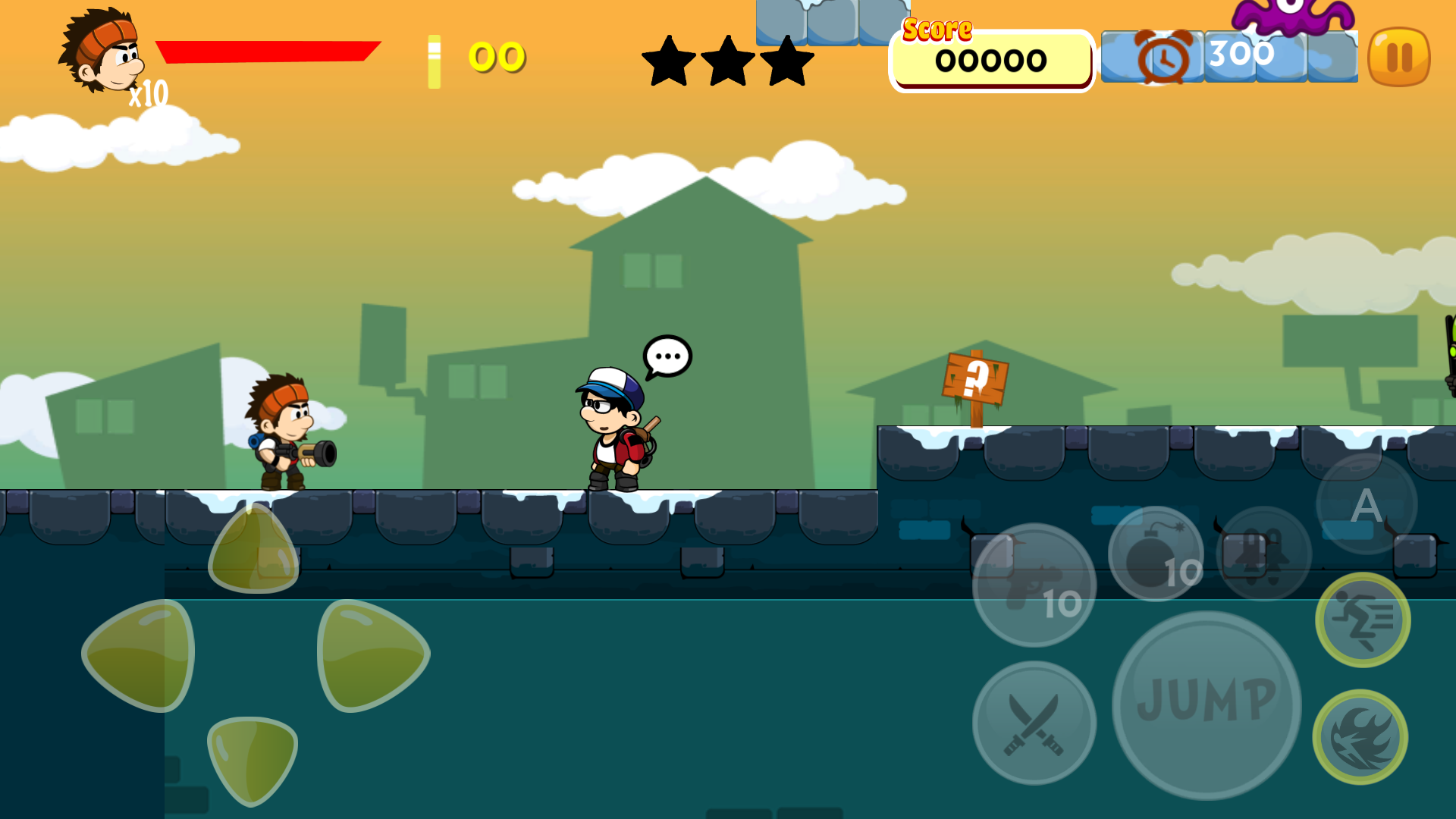Click the 00000 score display
1456x819 pixels.
coord(990,61)
